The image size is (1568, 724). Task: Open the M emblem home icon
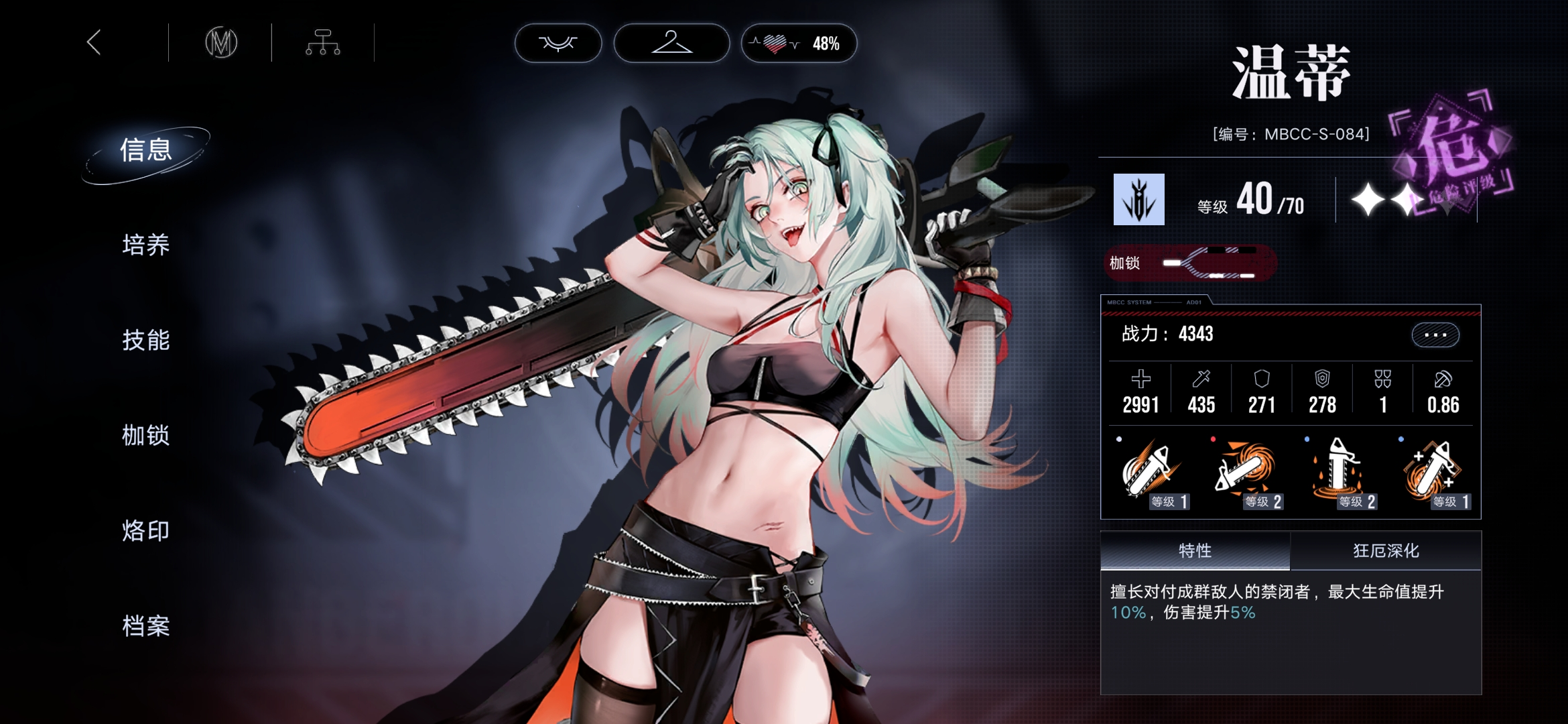(x=221, y=43)
